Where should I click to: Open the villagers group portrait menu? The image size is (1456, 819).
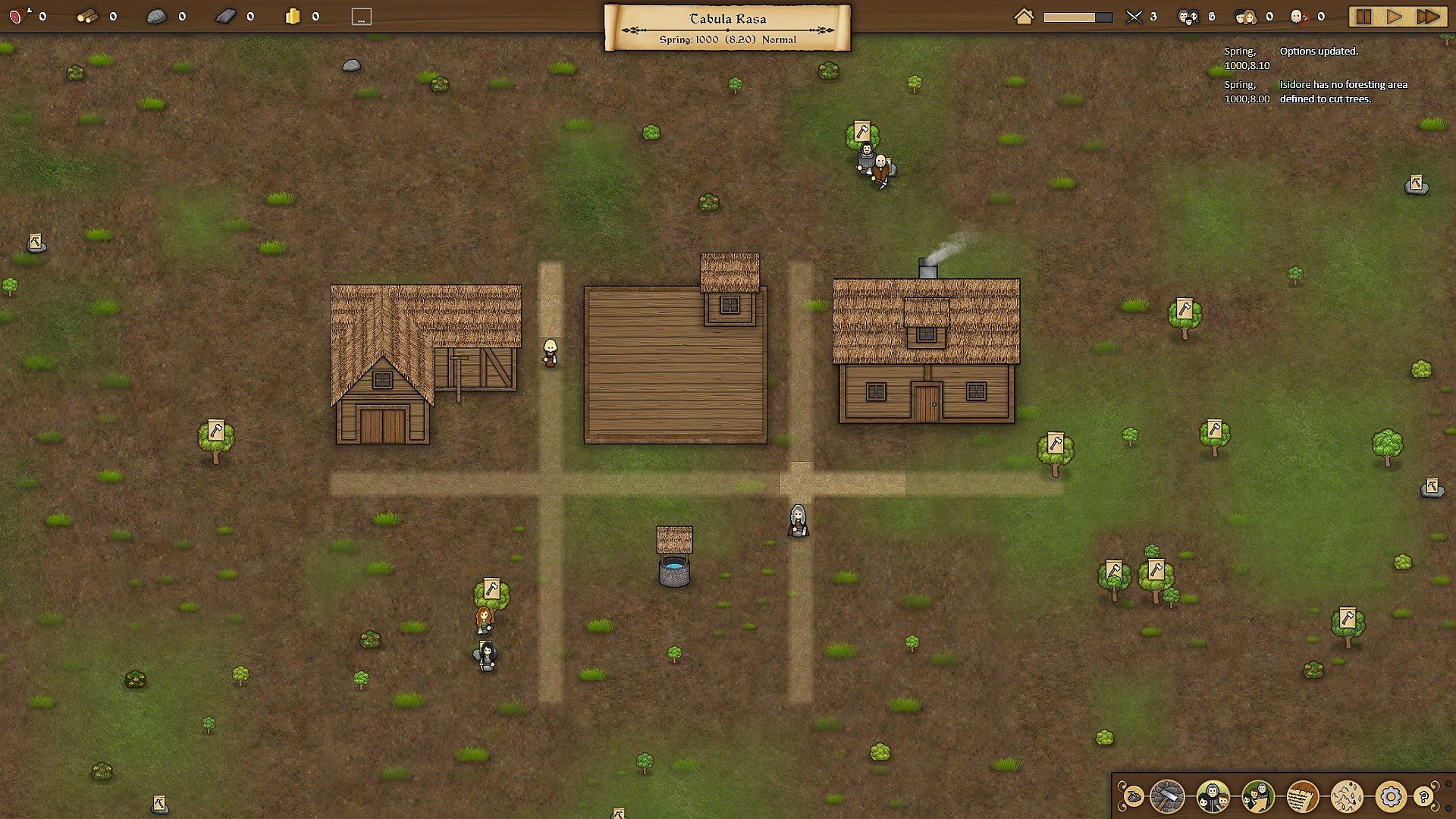click(1213, 797)
